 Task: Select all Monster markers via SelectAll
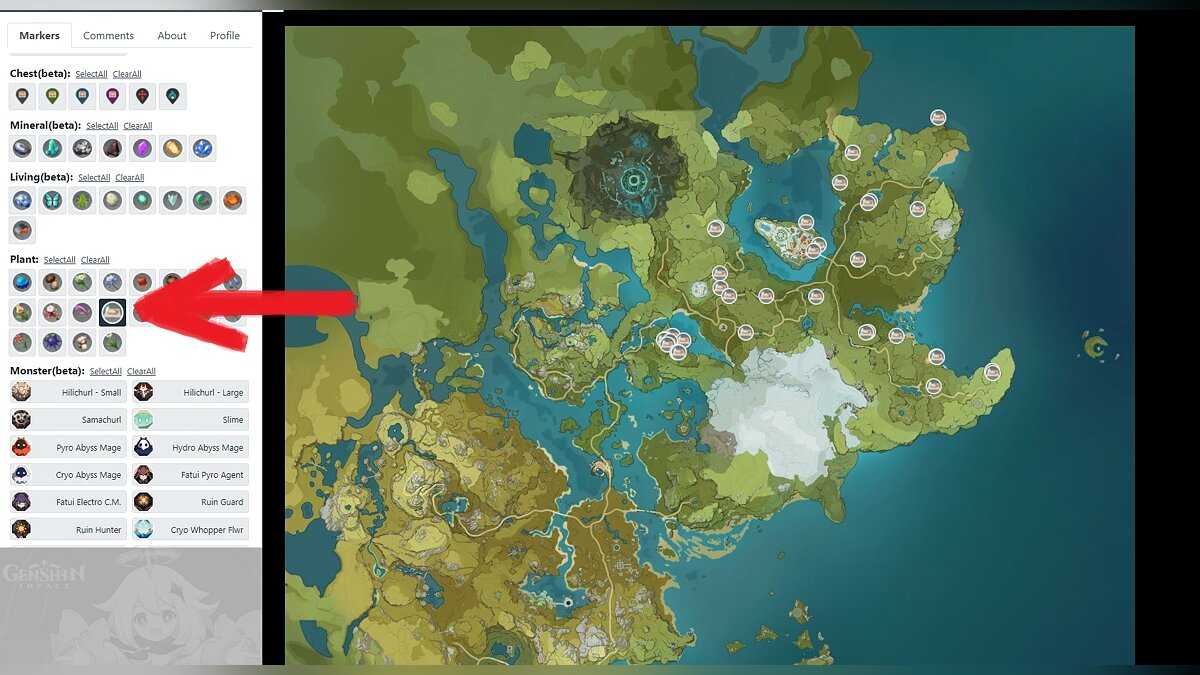(105, 372)
